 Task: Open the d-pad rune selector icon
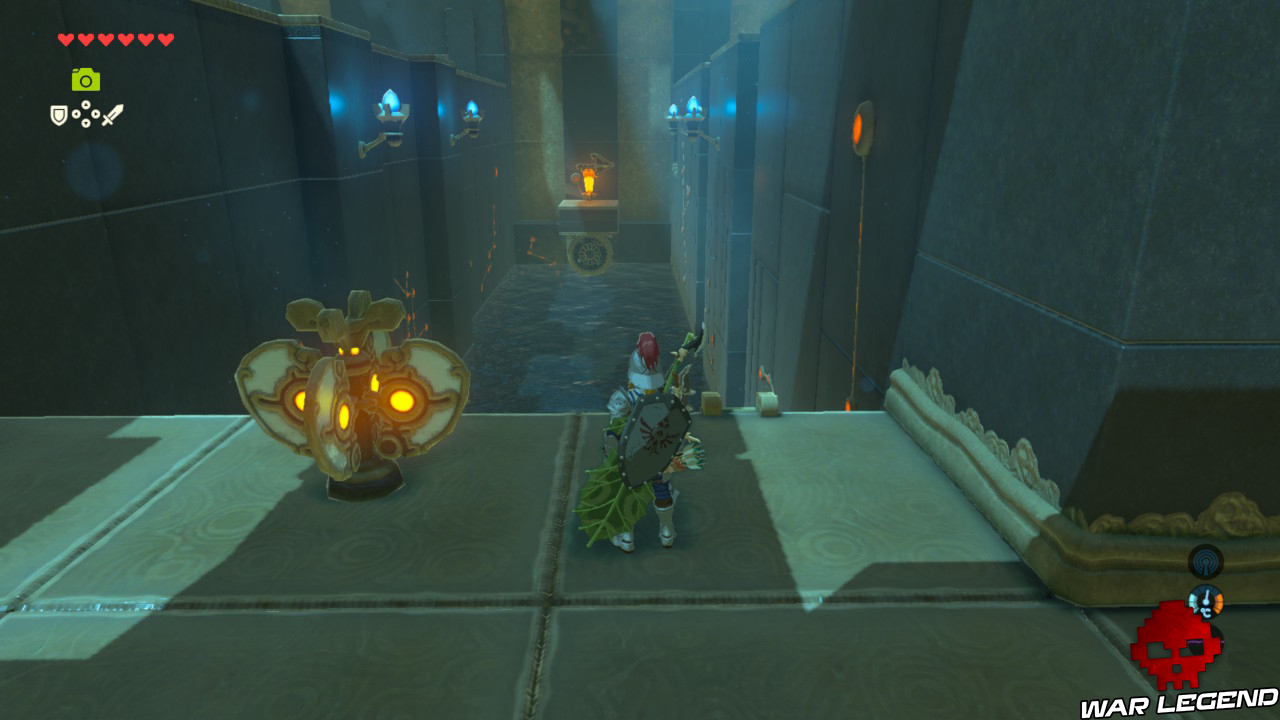click(x=85, y=113)
